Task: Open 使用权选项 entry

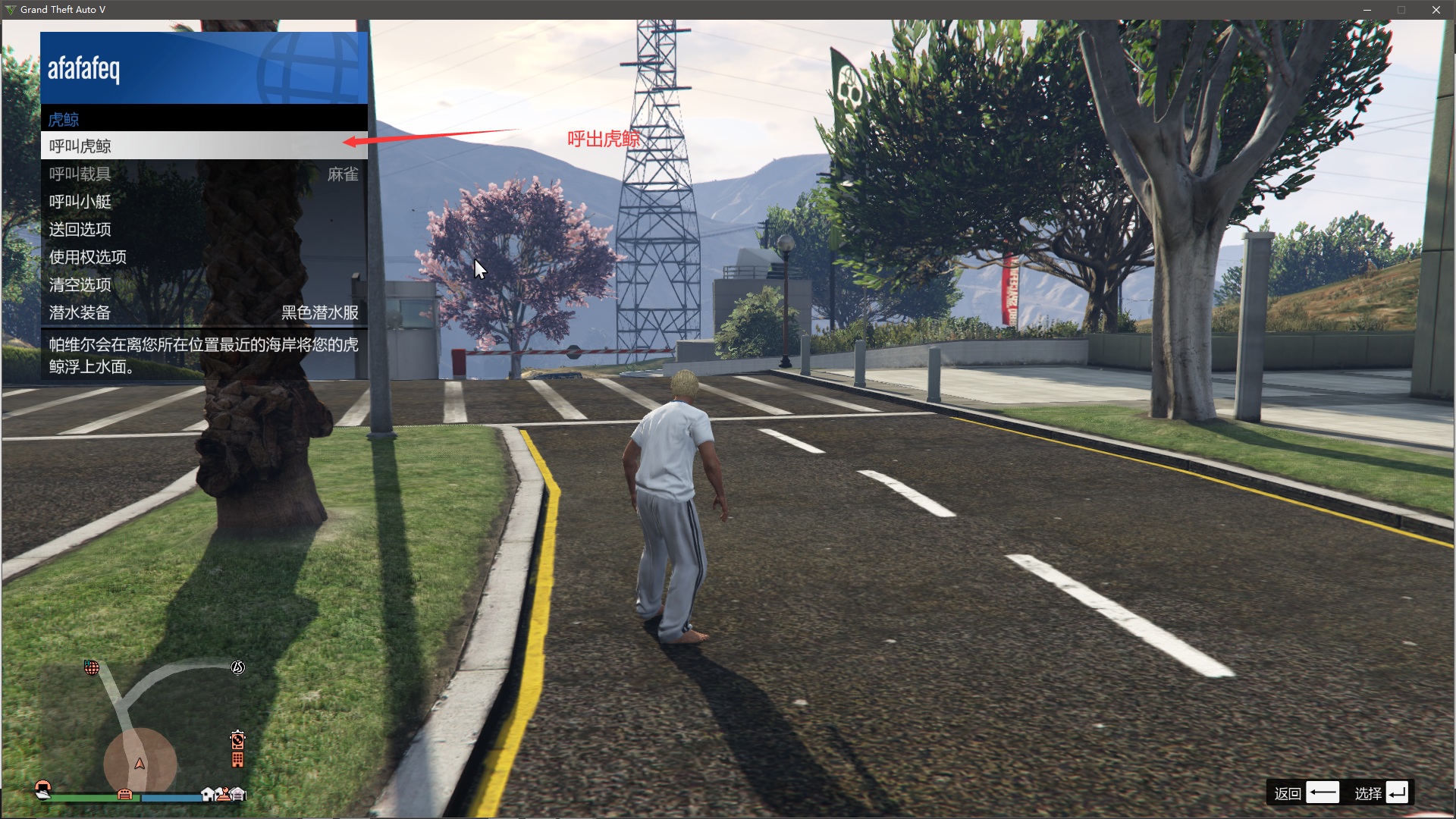Action: [203, 257]
